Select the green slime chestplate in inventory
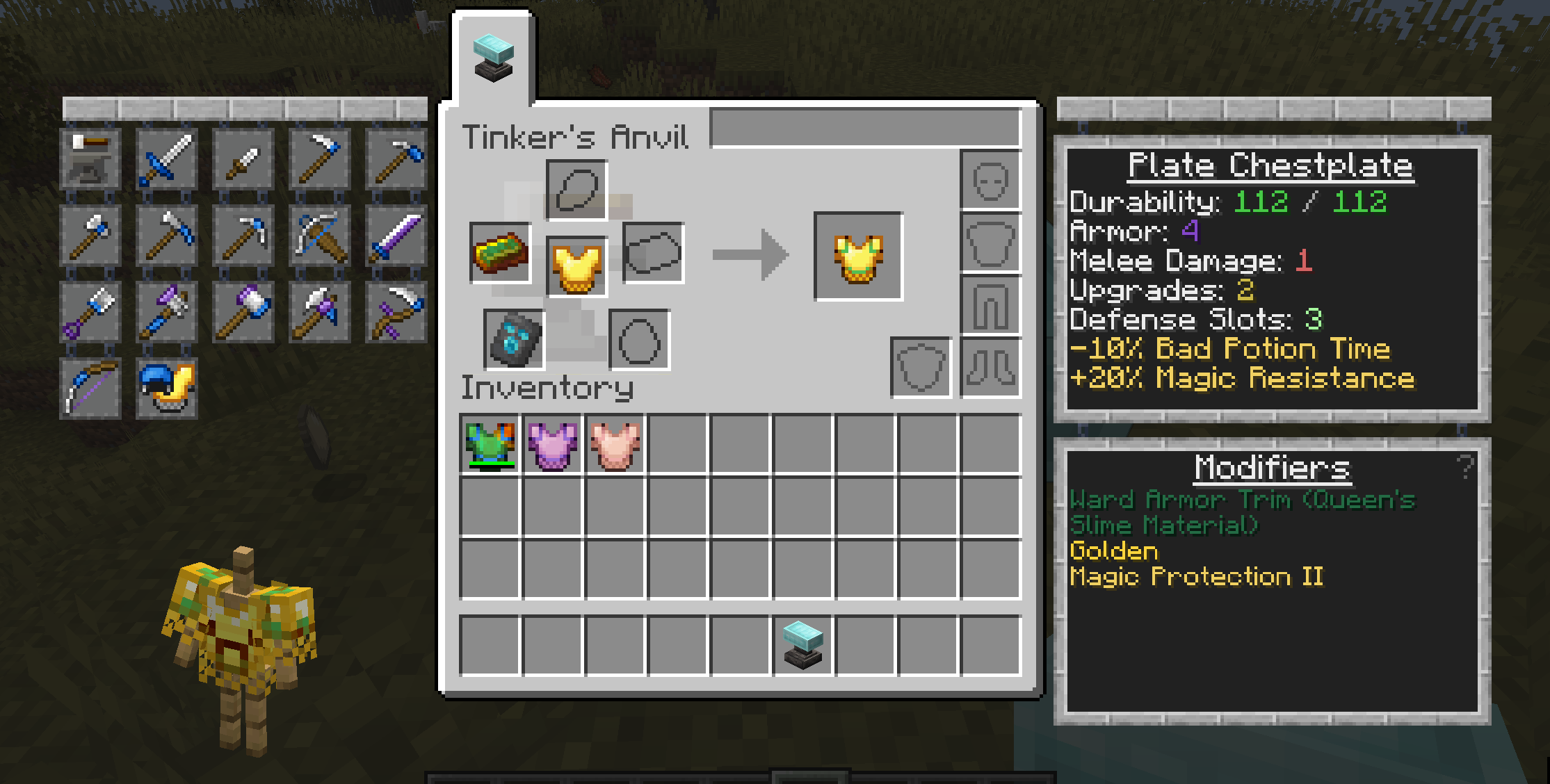1550x784 pixels. click(x=490, y=445)
